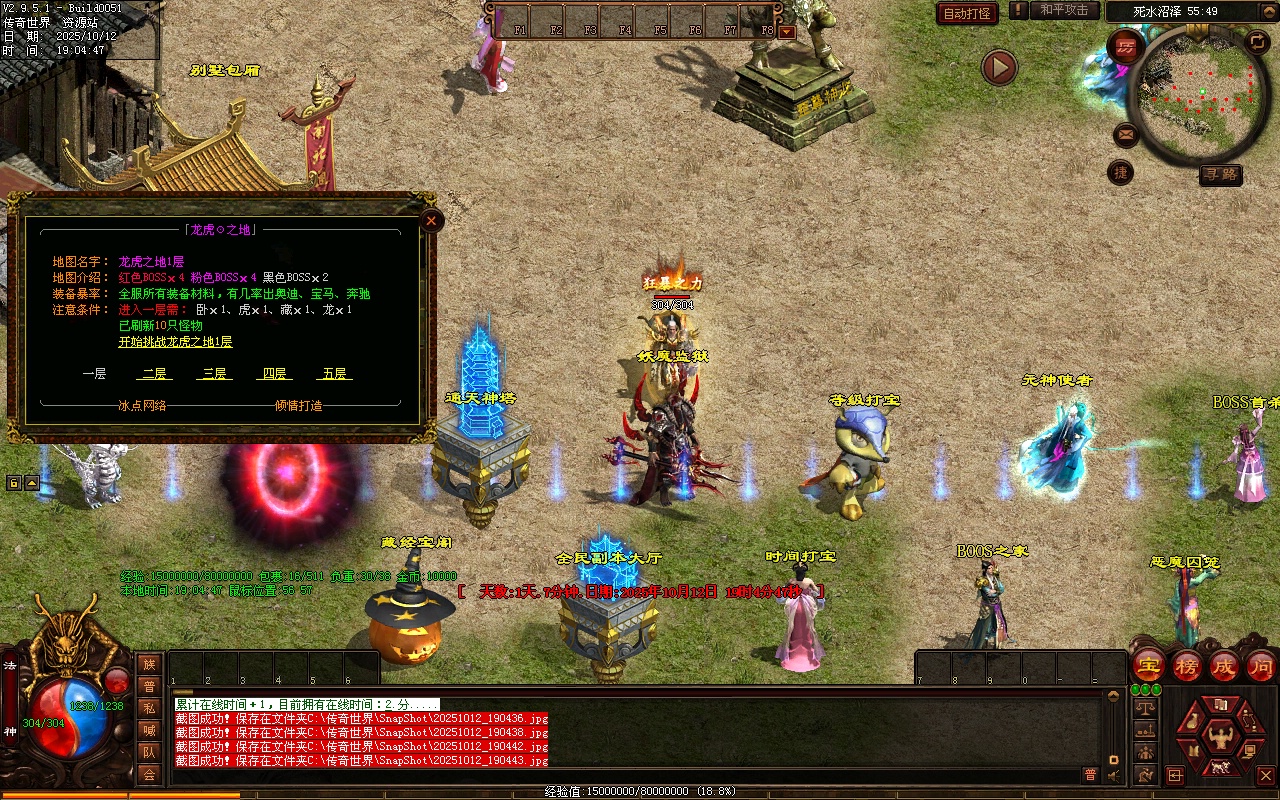This screenshot has width=1280, height=800.
Task: Open the 寻路 pathfinding button
Action: [1220, 175]
